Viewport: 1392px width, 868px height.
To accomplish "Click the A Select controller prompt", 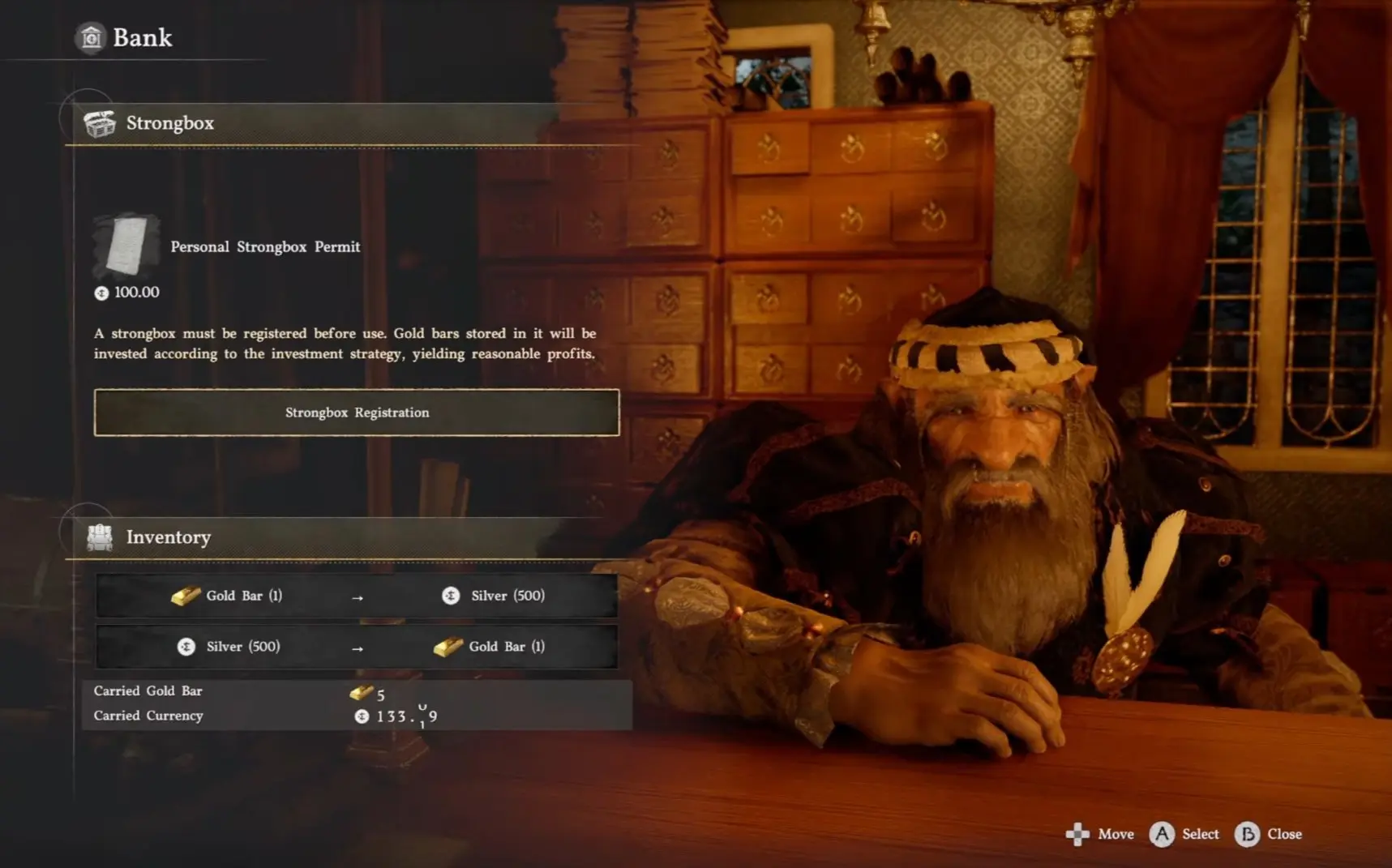I will (1183, 834).
